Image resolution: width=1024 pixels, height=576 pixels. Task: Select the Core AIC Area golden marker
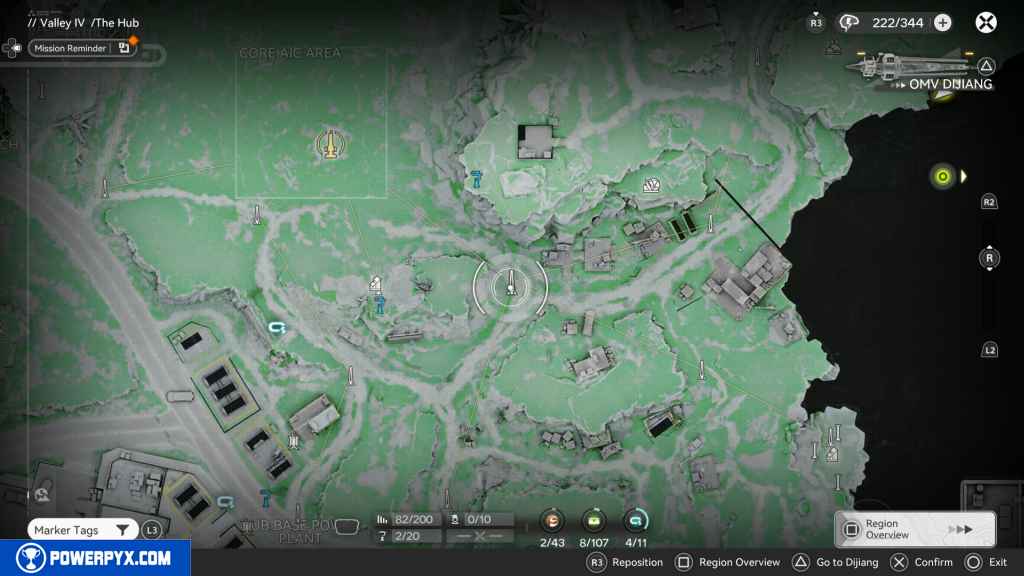tap(328, 145)
